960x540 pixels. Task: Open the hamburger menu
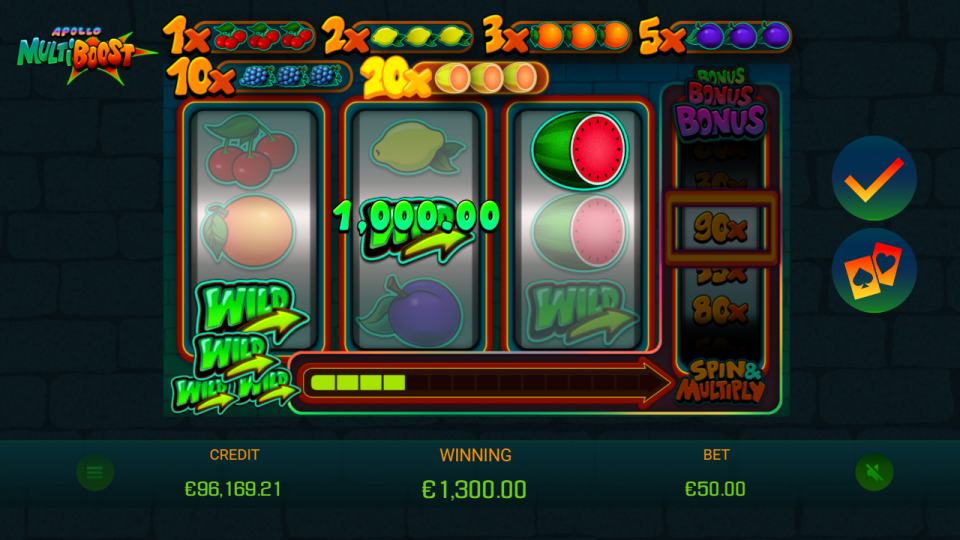coord(95,472)
